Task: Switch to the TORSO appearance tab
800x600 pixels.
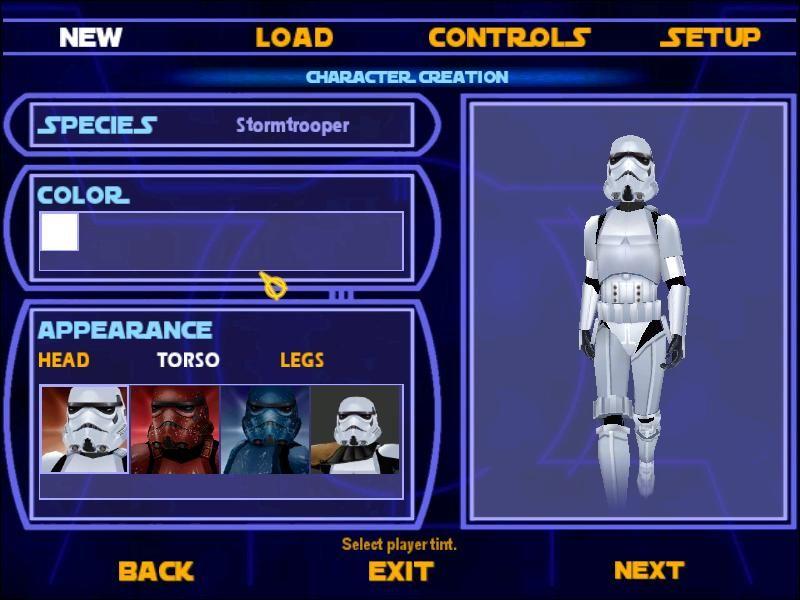Action: pos(188,360)
